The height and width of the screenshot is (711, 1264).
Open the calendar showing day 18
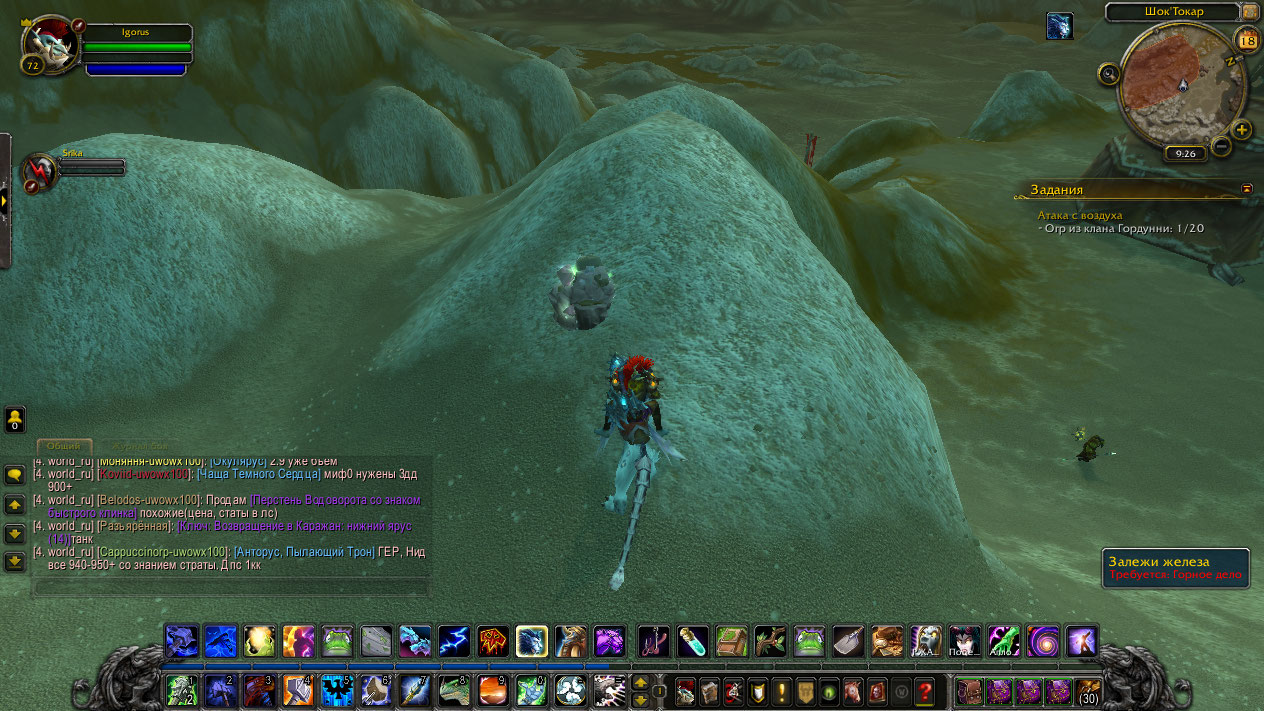tap(1247, 40)
